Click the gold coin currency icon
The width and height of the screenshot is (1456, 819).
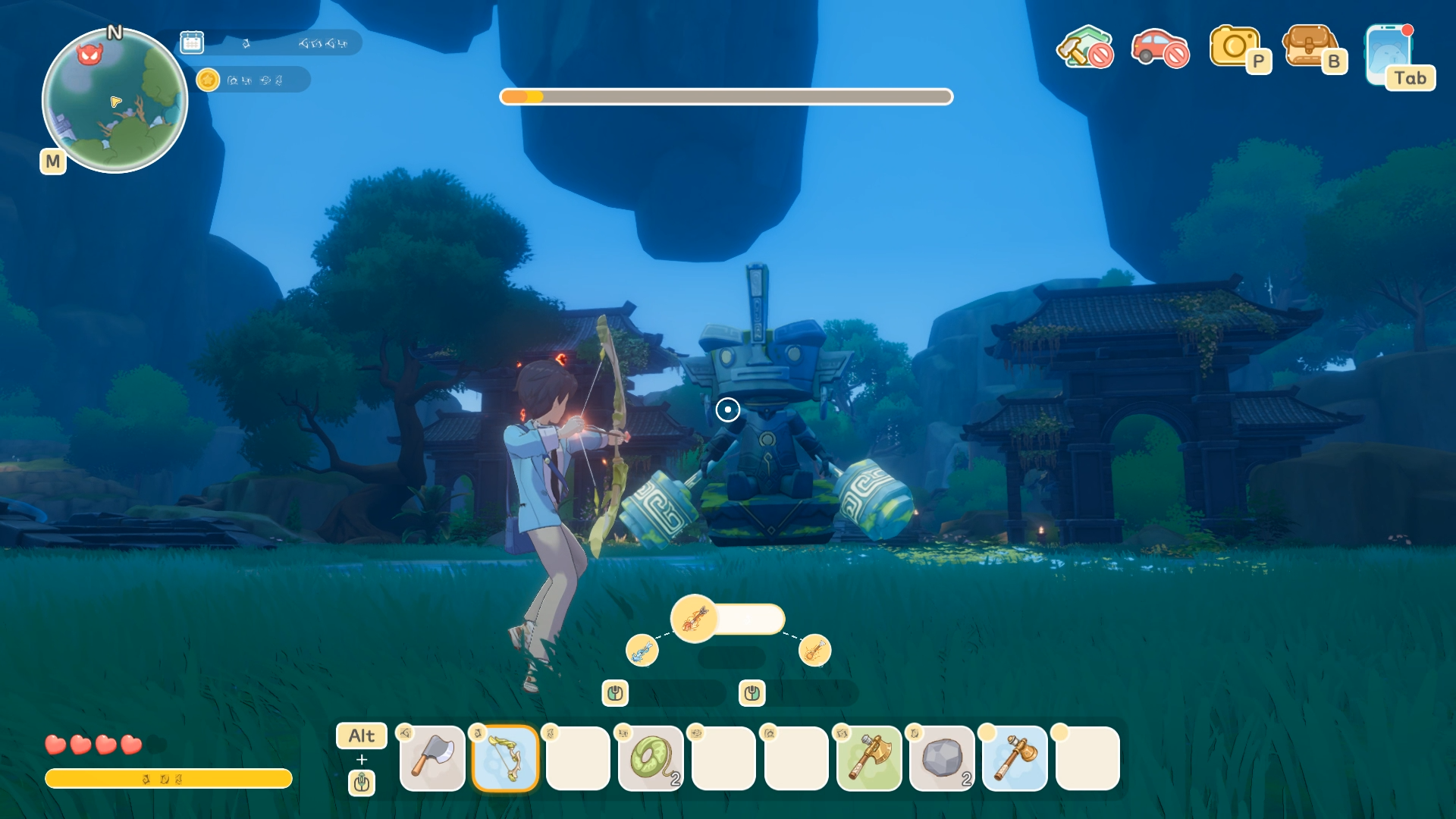[x=208, y=80]
